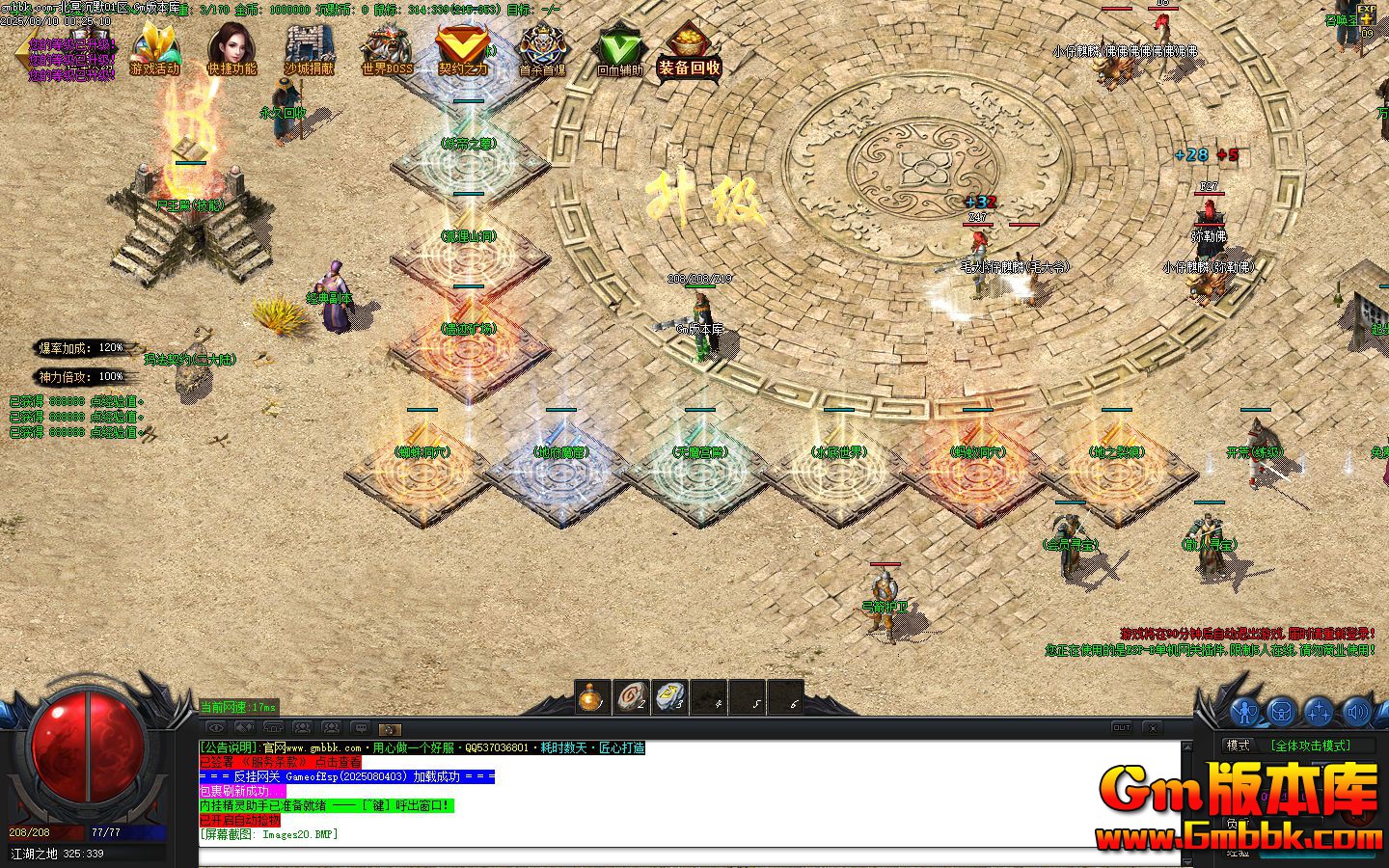Screen dimensions: 1389x868
Task: Select the 沙城捐献 castle donation icon
Action: coord(310,49)
